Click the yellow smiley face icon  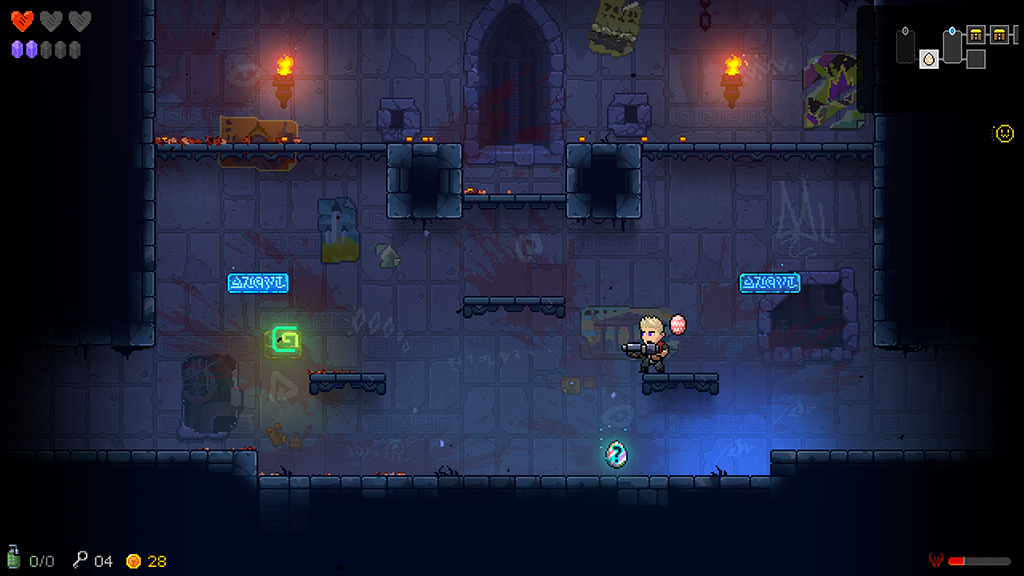[x=1003, y=132]
